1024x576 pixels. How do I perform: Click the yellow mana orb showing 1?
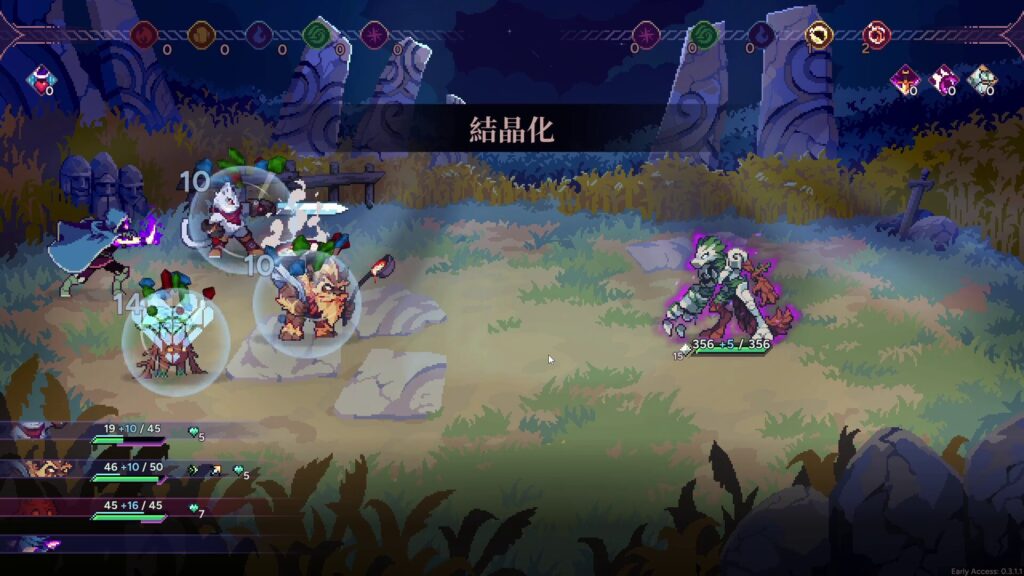(819, 35)
